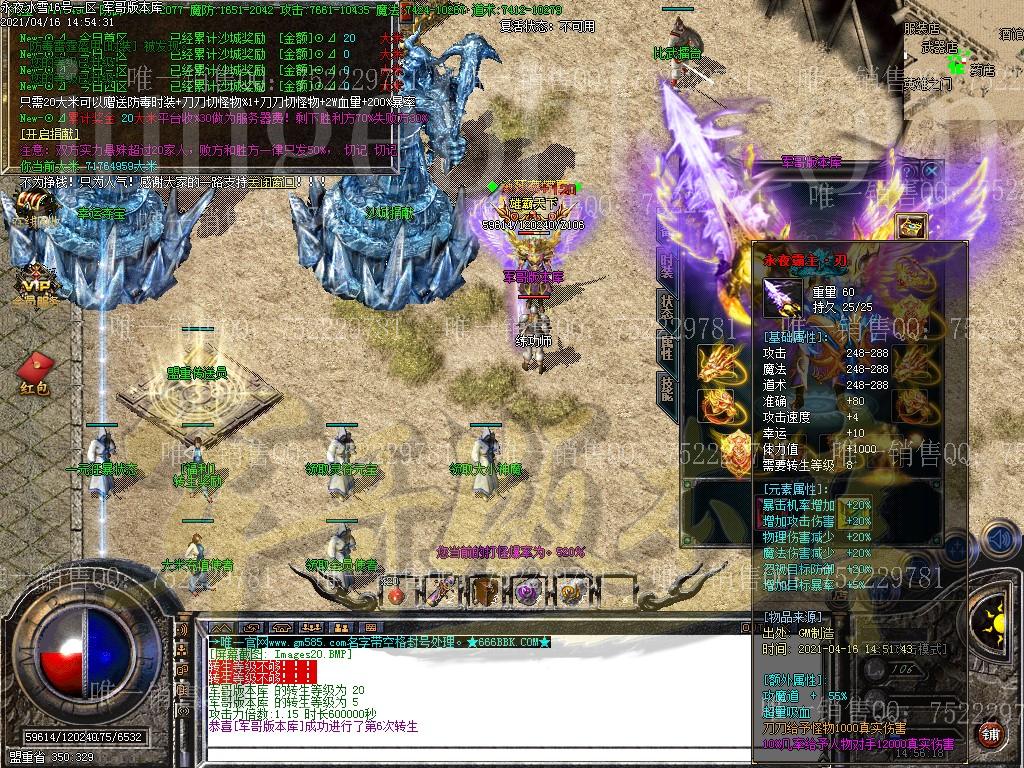Switch to the 技能 skills tab
The image size is (1024, 768).
click(x=667, y=388)
